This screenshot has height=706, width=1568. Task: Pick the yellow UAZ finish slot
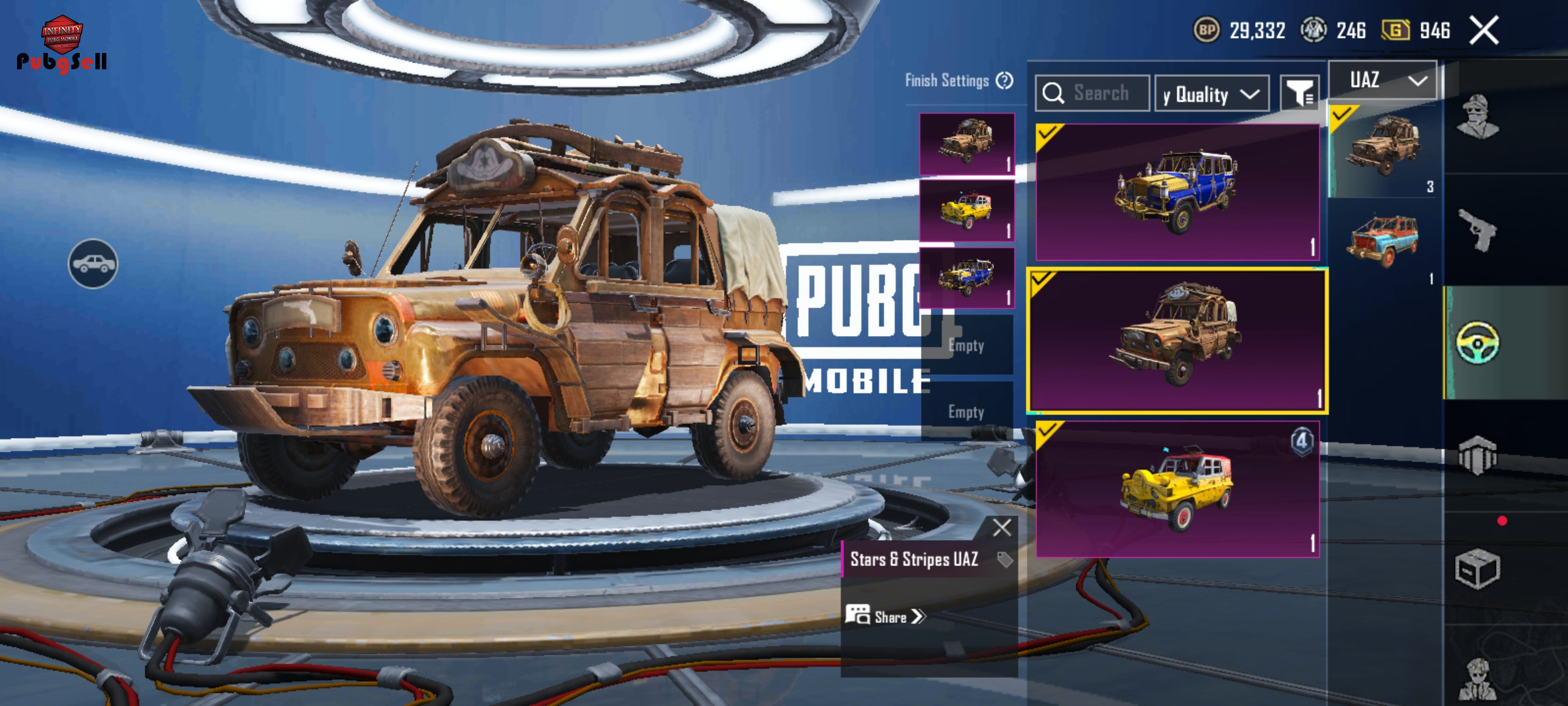click(967, 210)
